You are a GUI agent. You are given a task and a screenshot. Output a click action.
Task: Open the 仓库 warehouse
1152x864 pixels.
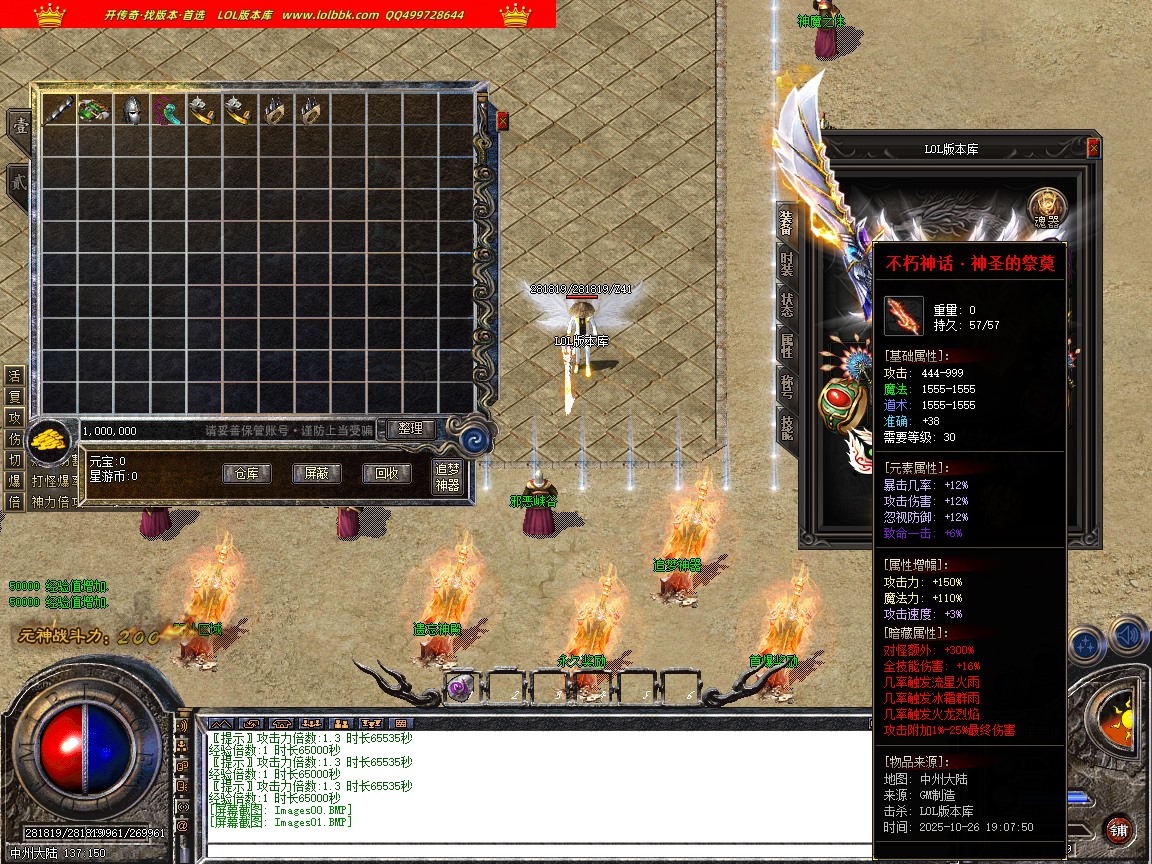point(246,474)
